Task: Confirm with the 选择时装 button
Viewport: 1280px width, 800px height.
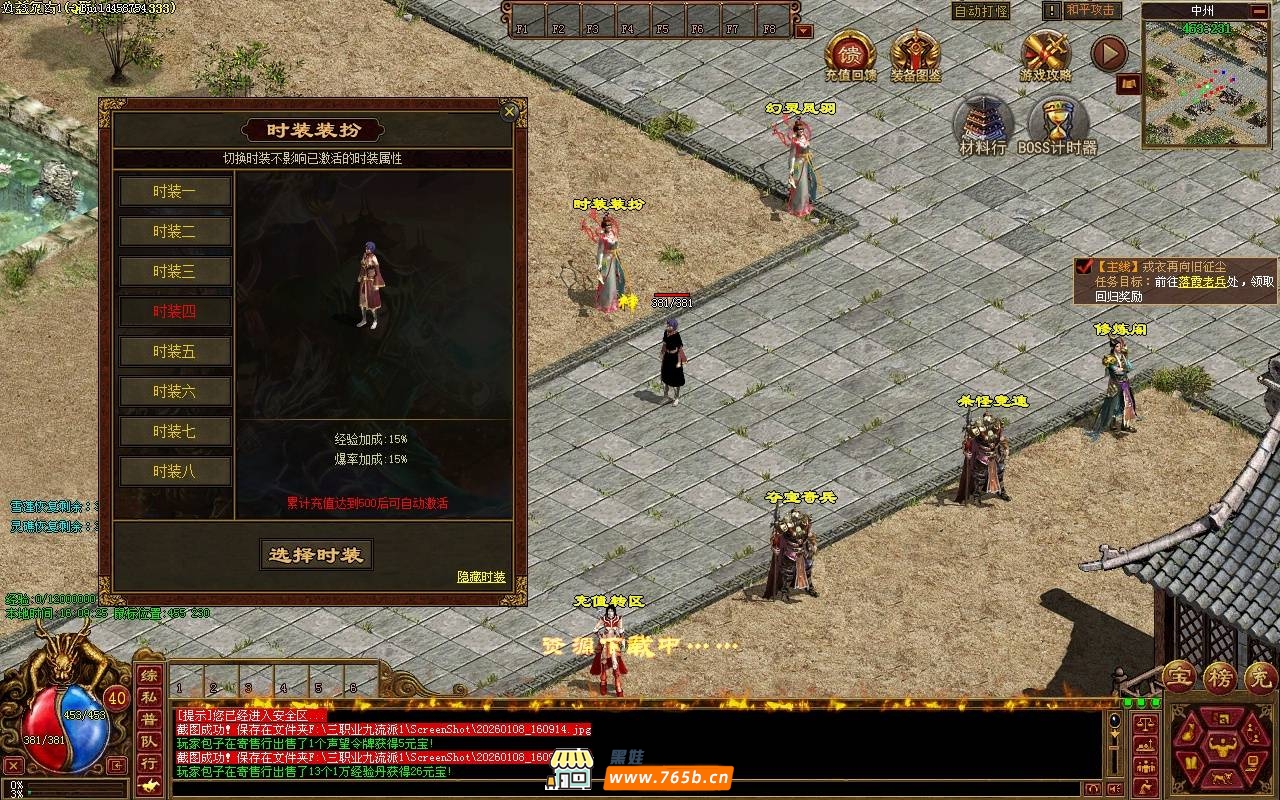Action: tap(316, 555)
